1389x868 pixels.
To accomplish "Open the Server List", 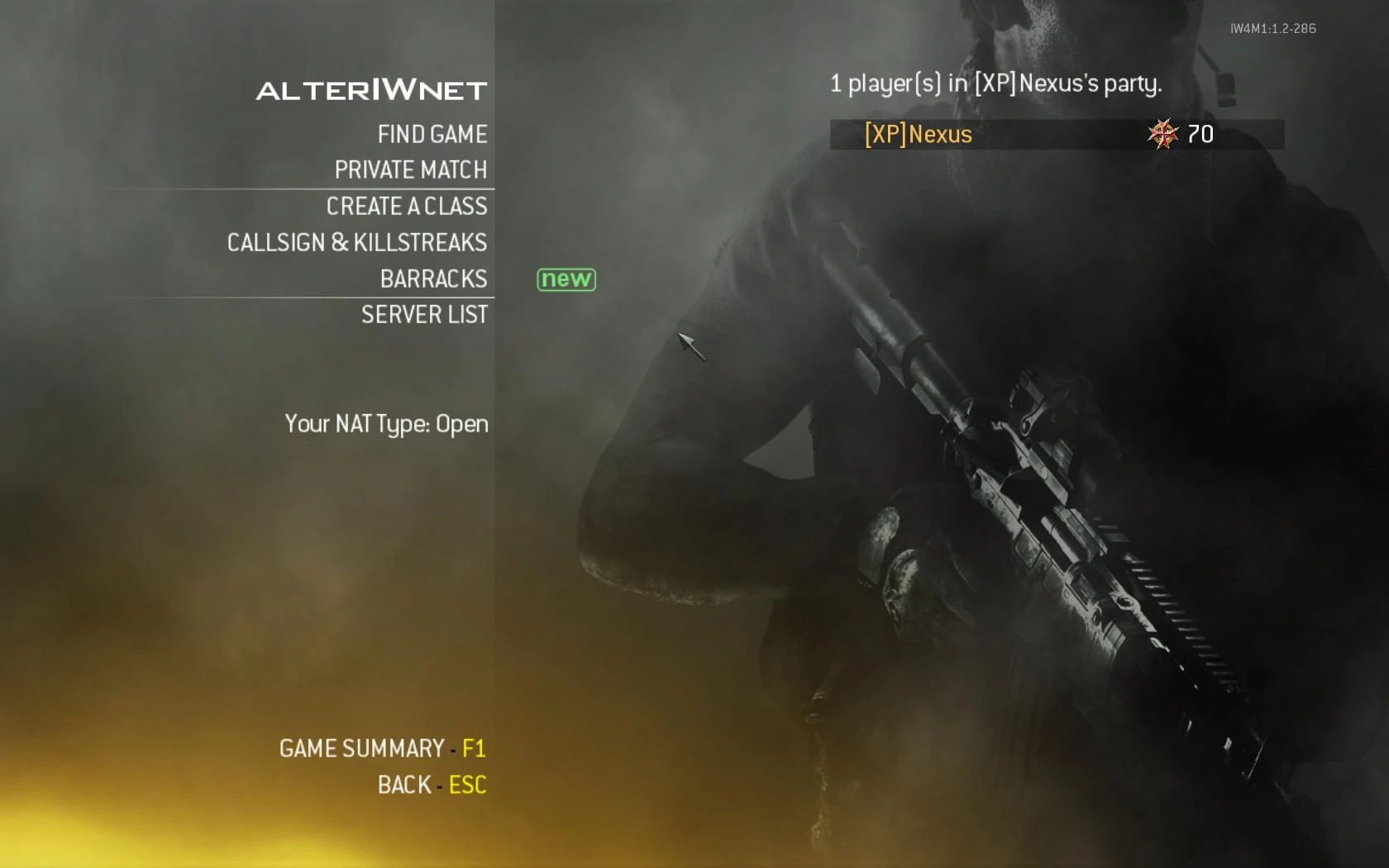I will (424, 315).
